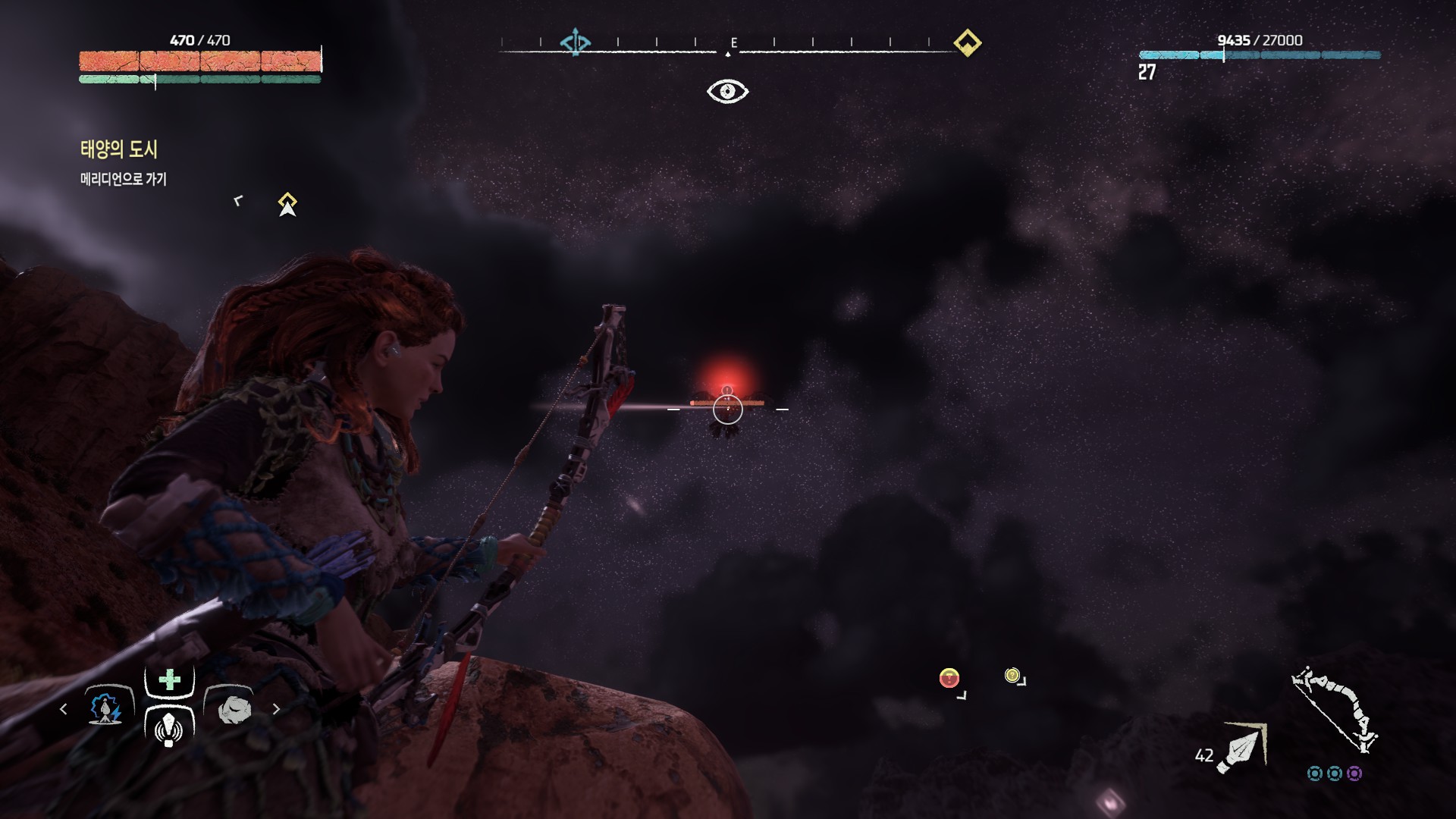The image size is (1456, 819).
Task: Select the yellow quest waypoint arrow marker
Action: click(x=287, y=204)
